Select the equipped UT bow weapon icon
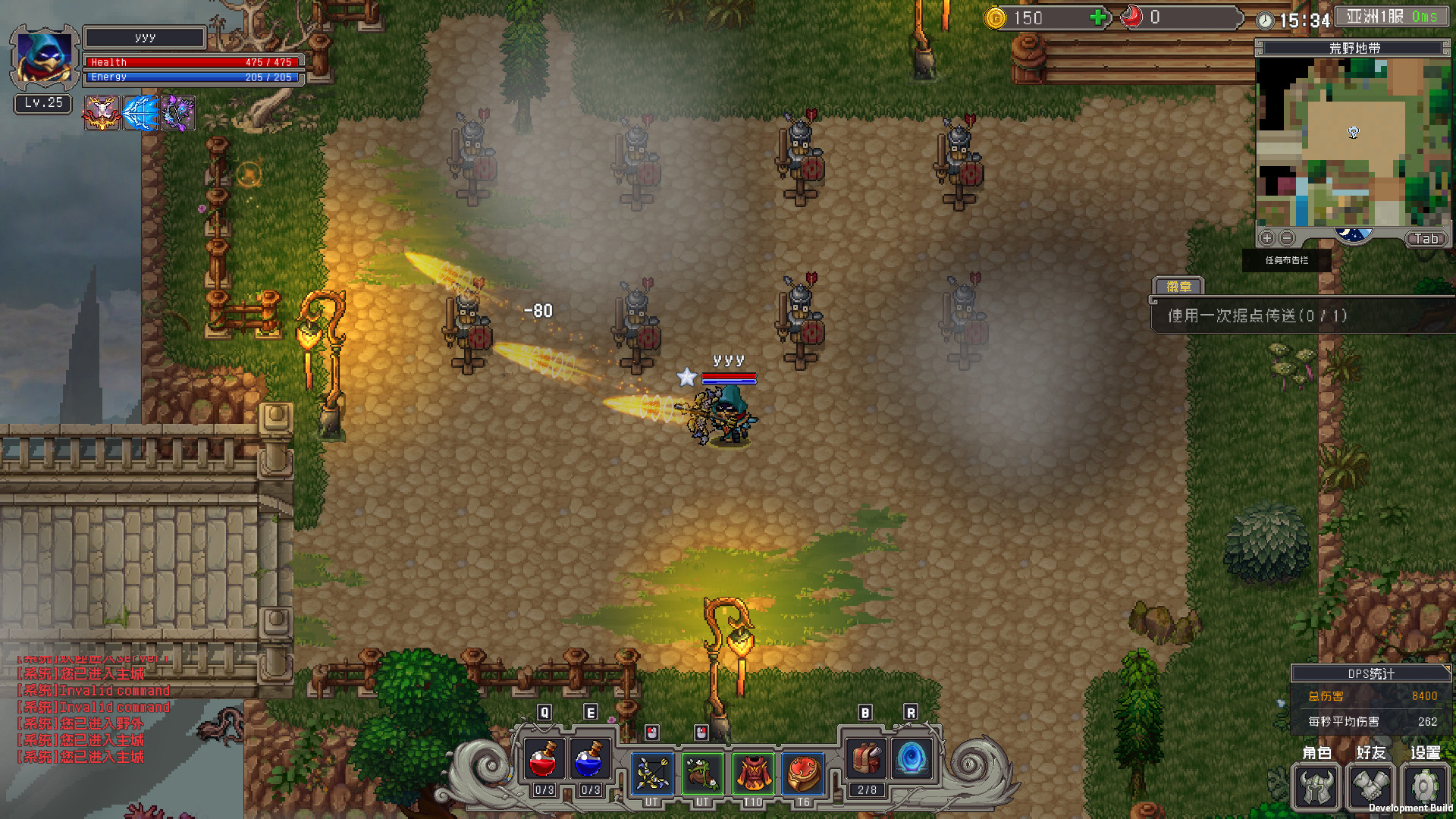1456x819 pixels. pos(652,773)
